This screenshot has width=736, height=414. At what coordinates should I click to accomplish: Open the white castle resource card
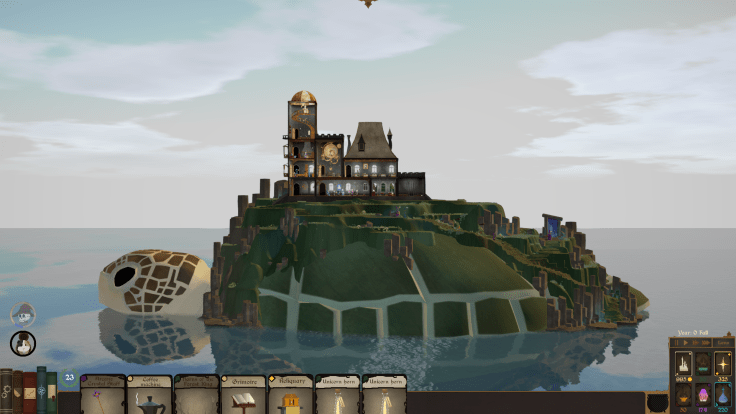683,363
